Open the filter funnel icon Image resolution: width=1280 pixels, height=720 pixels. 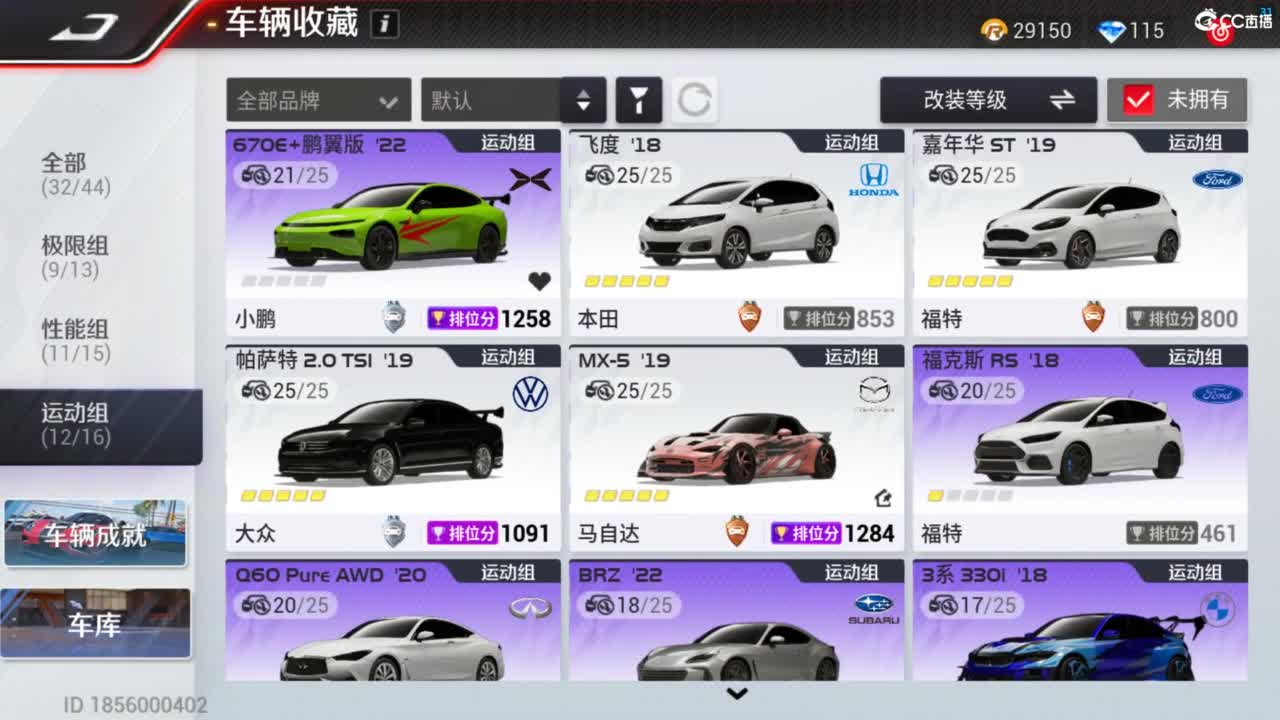tap(641, 100)
